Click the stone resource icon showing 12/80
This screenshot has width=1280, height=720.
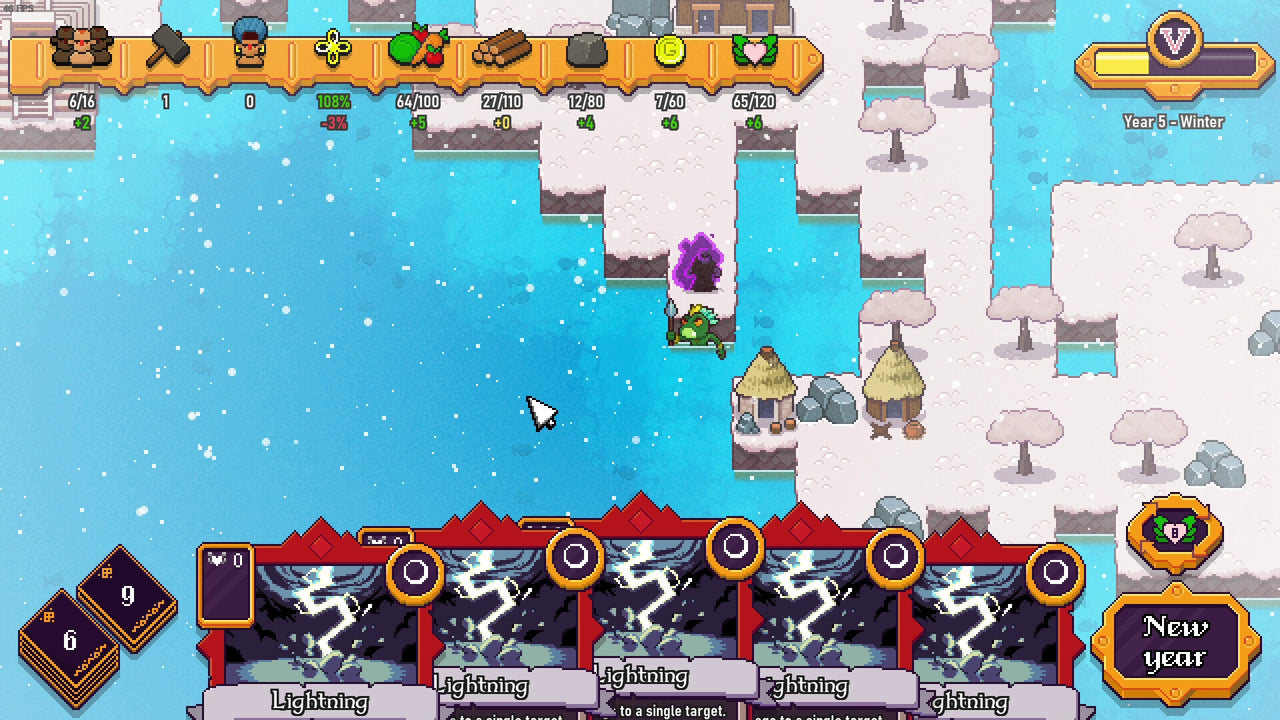586,48
